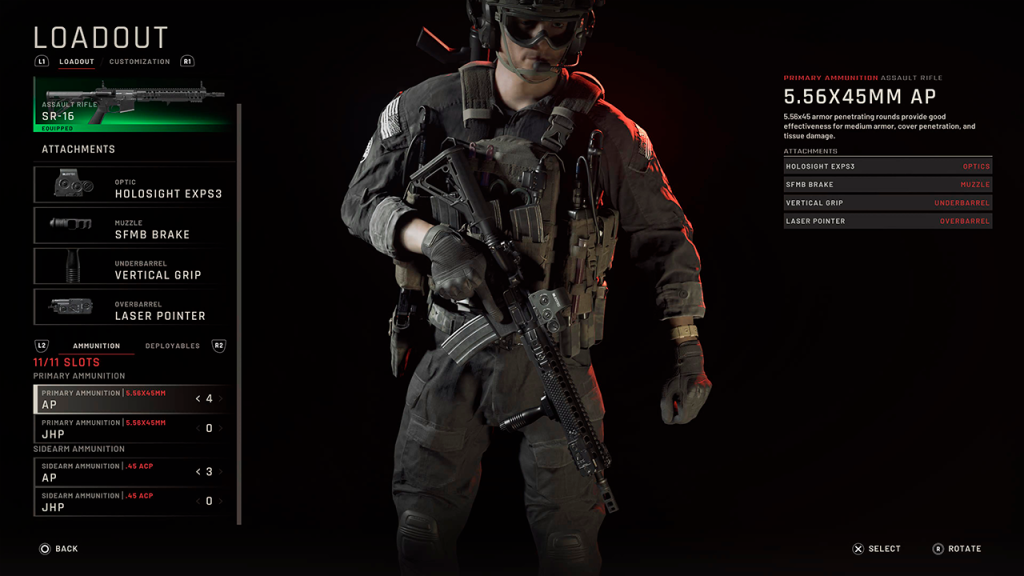Show the Deployables tab
The height and width of the screenshot is (576, 1024).
[x=172, y=346]
